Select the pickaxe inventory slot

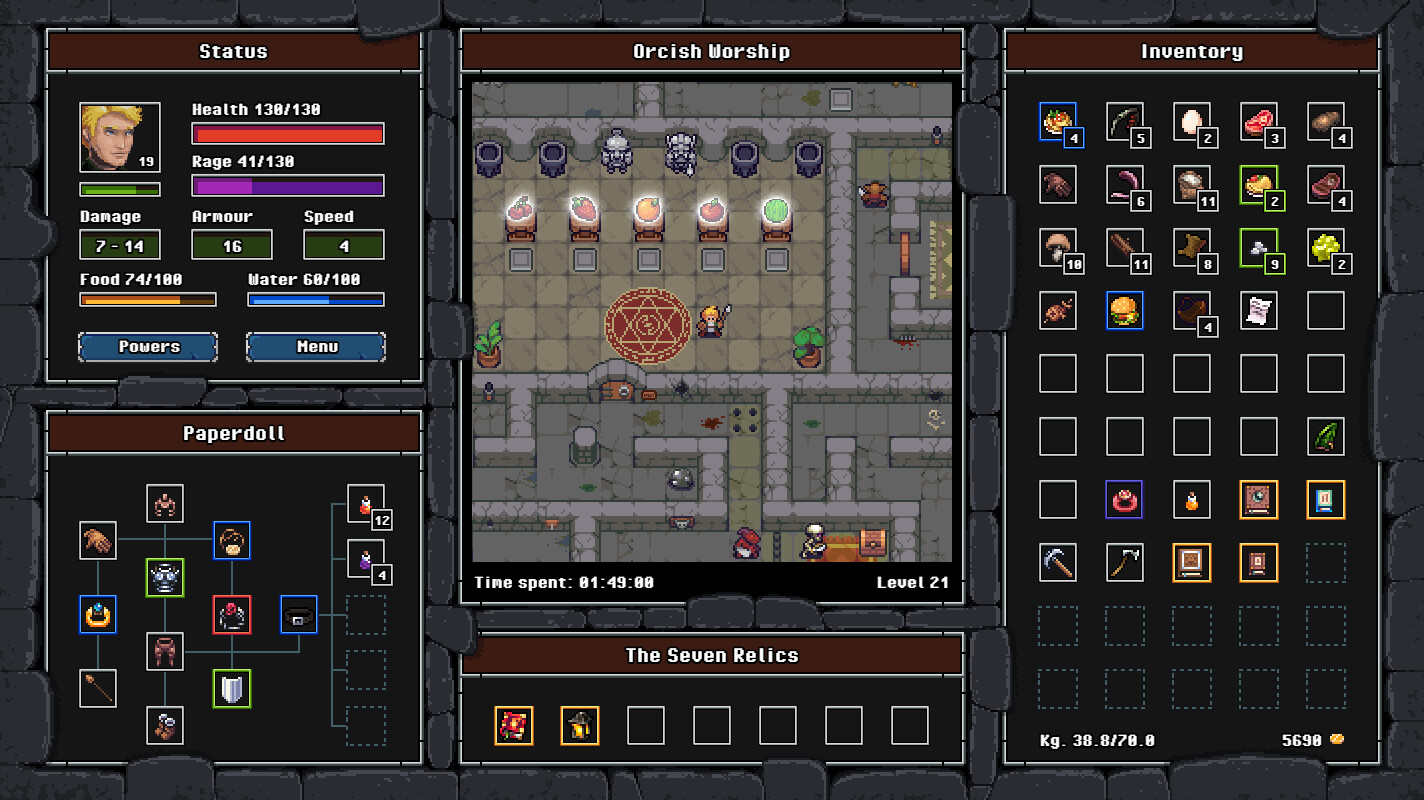[x=1057, y=562]
